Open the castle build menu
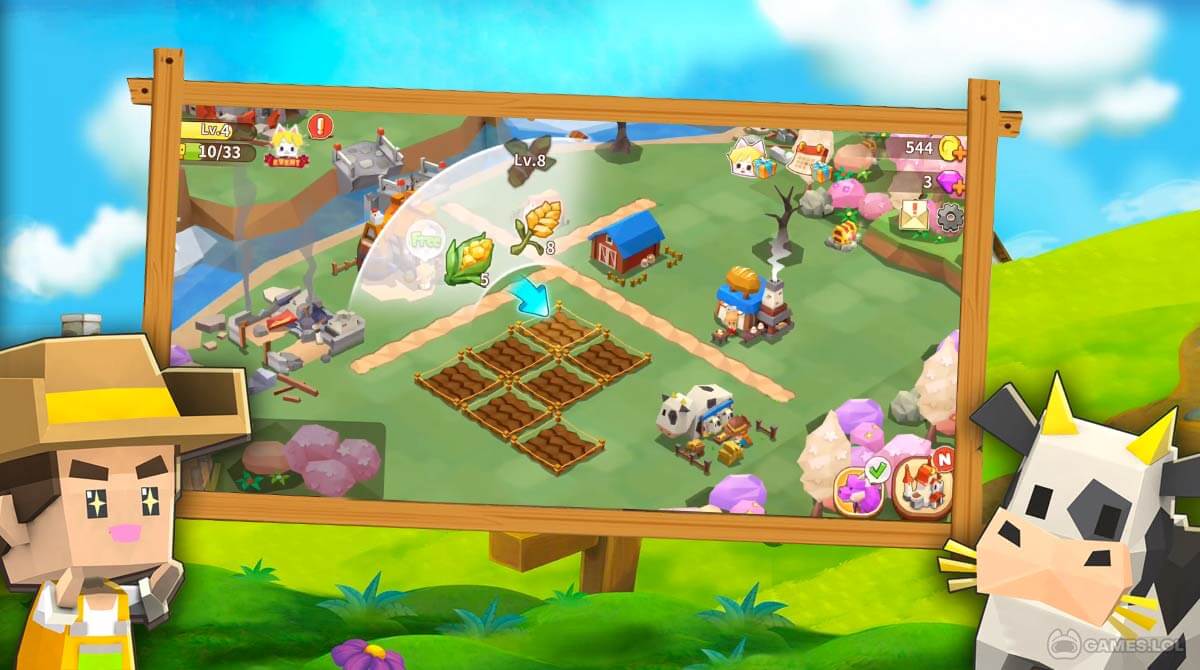 (x=919, y=487)
